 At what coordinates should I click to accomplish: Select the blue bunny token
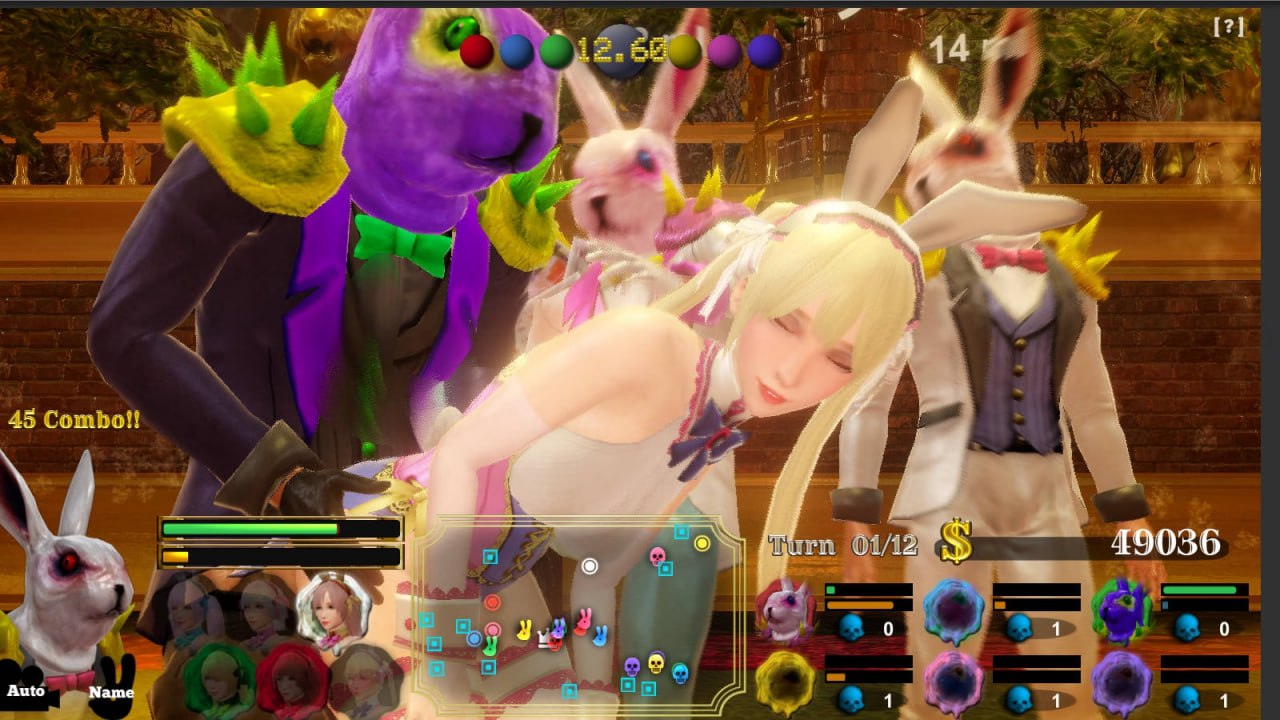tap(600, 635)
